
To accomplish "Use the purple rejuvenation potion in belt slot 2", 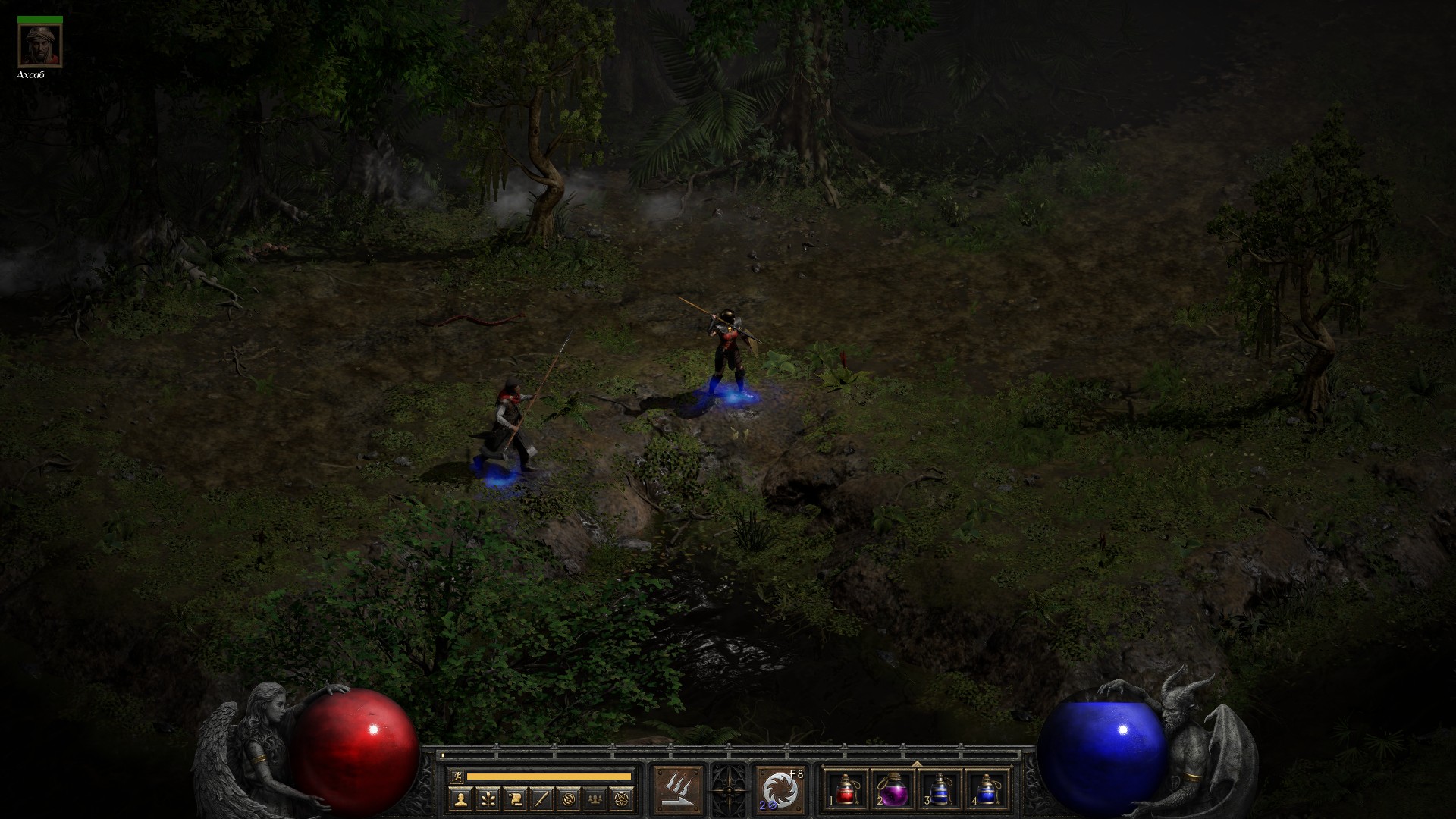I will coord(893,789).
